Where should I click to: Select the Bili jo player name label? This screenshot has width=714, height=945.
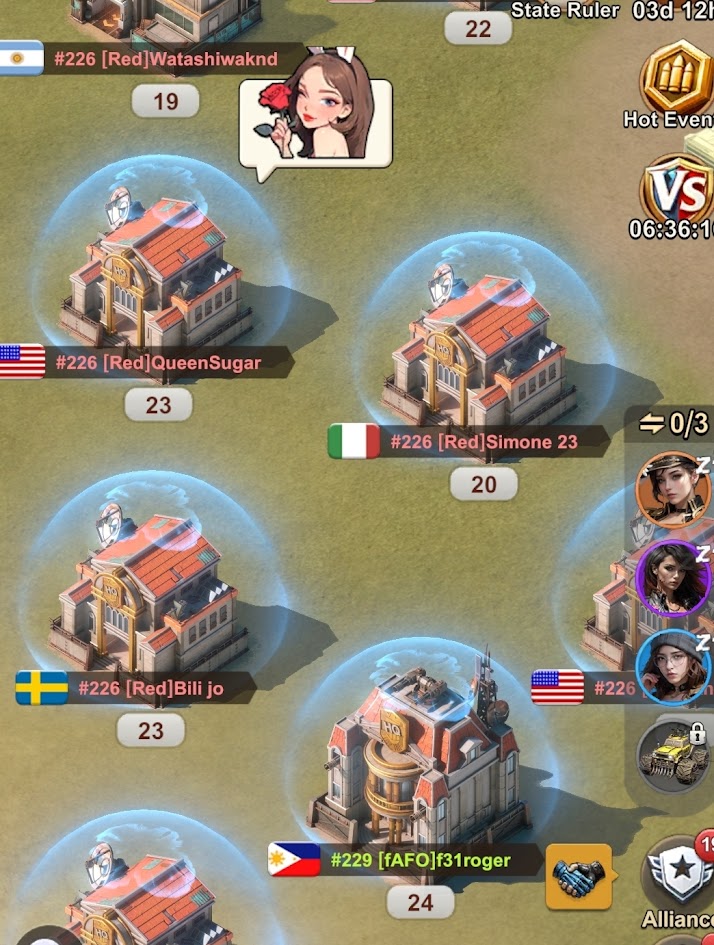point(150,688)
